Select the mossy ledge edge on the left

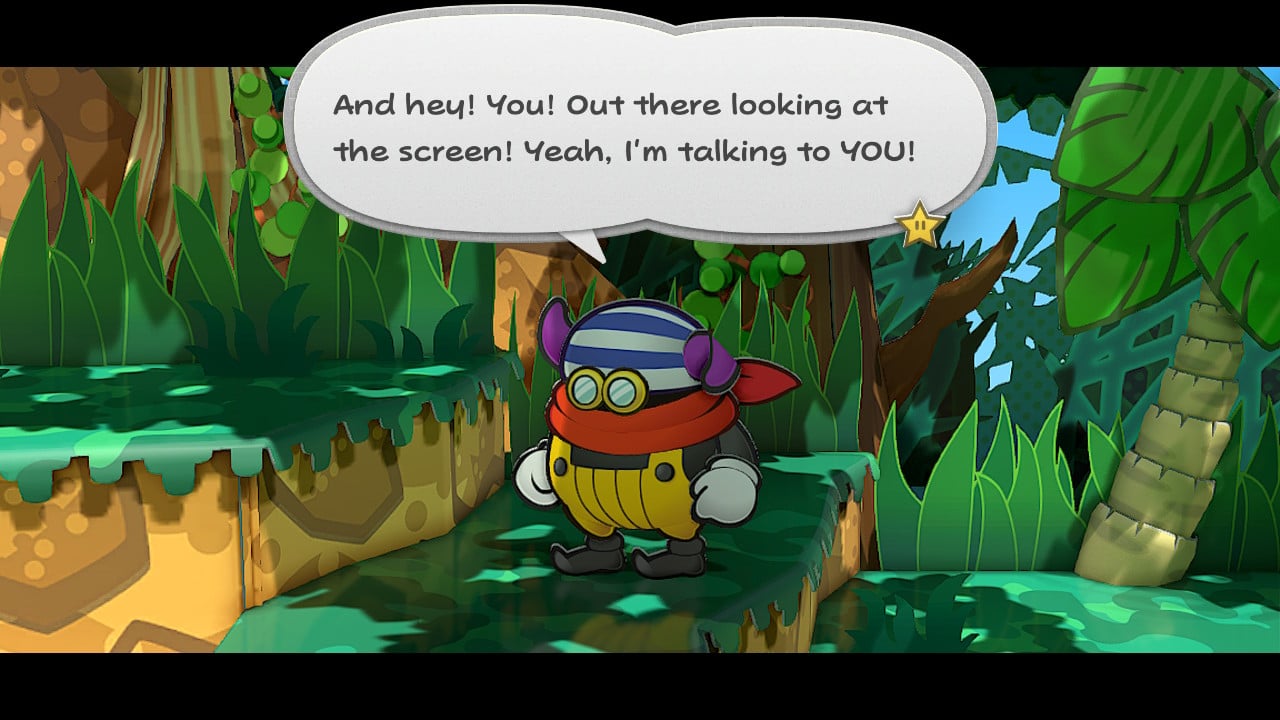click(x=150, y=450)
